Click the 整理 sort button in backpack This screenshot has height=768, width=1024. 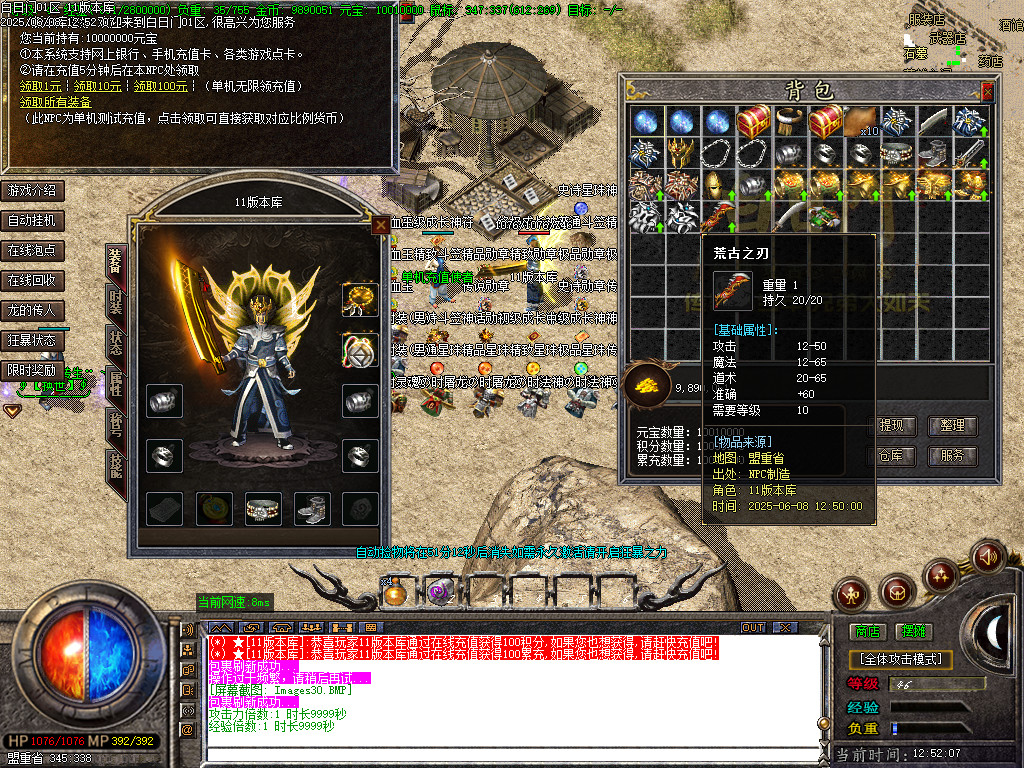coord(952,425)
